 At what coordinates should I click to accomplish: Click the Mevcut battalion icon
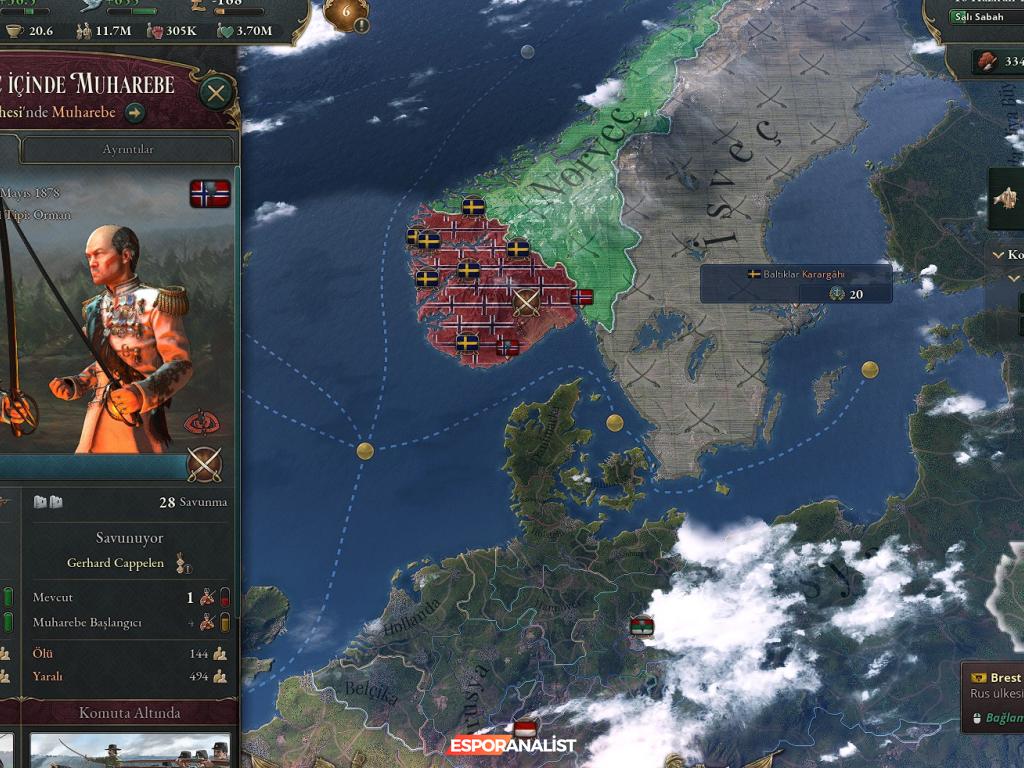point(207,598)
